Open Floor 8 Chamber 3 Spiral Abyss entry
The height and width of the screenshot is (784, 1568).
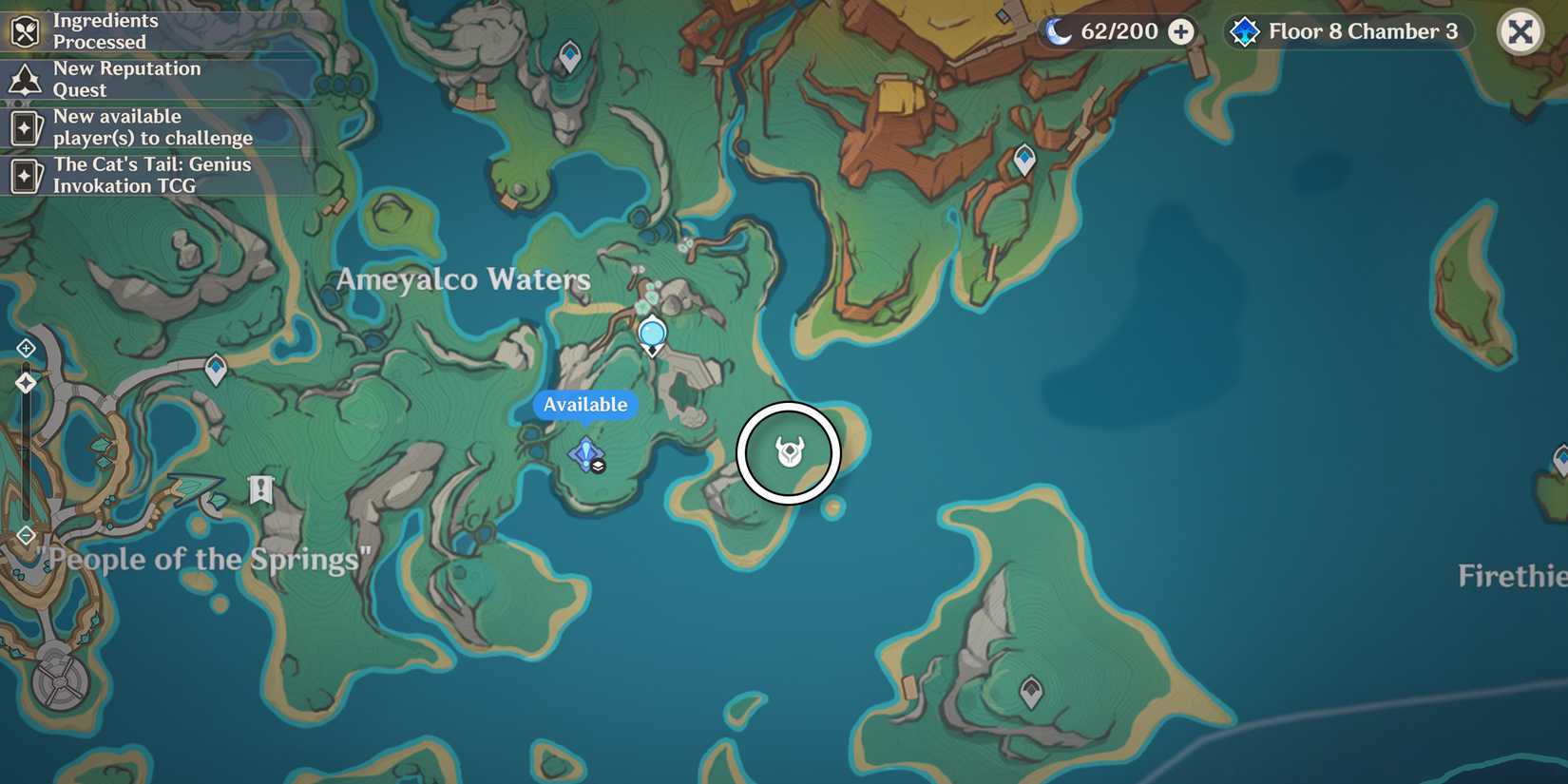pos(1347,30)
